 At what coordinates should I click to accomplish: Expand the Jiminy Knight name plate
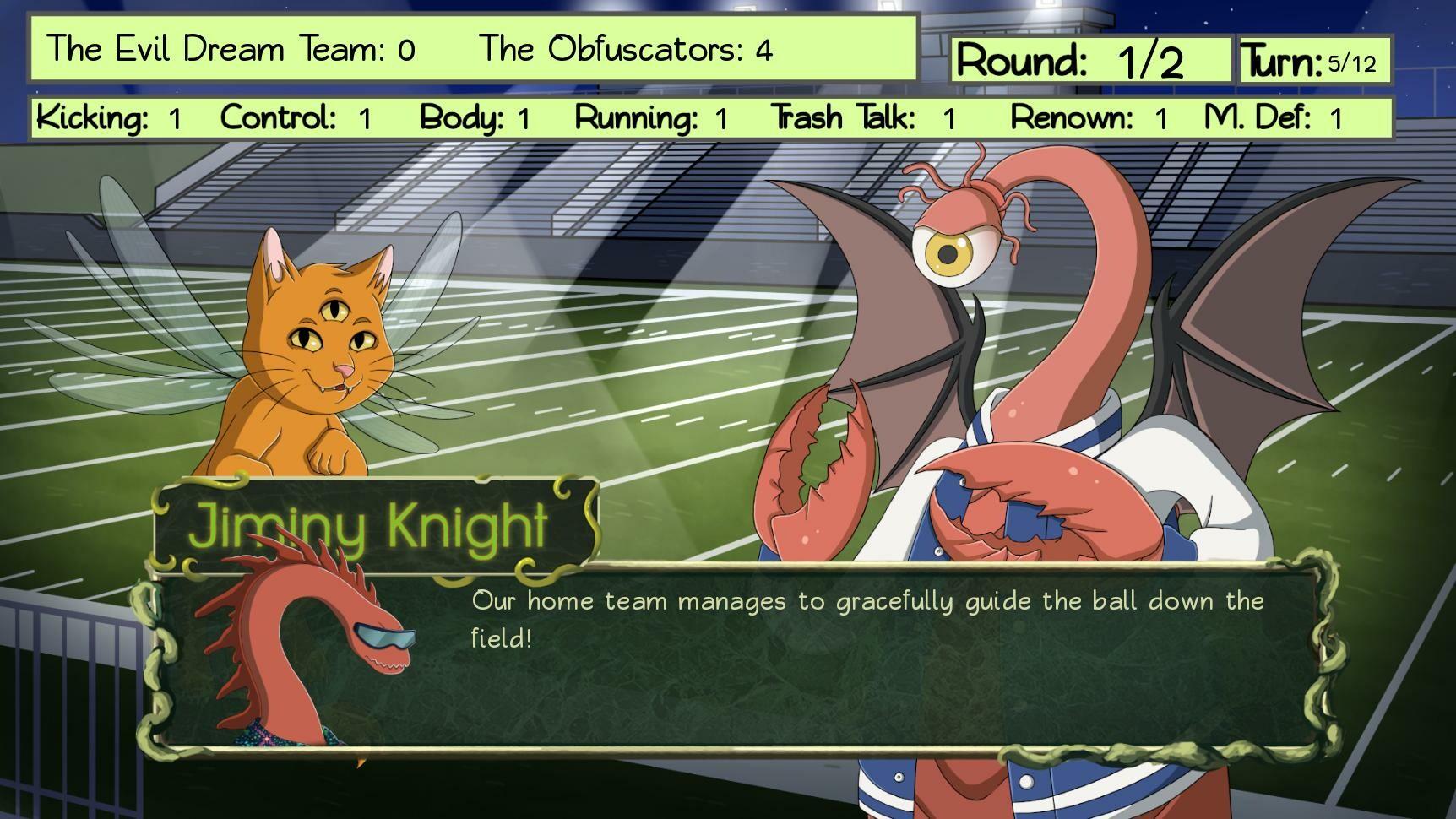(x=376, y=525)
